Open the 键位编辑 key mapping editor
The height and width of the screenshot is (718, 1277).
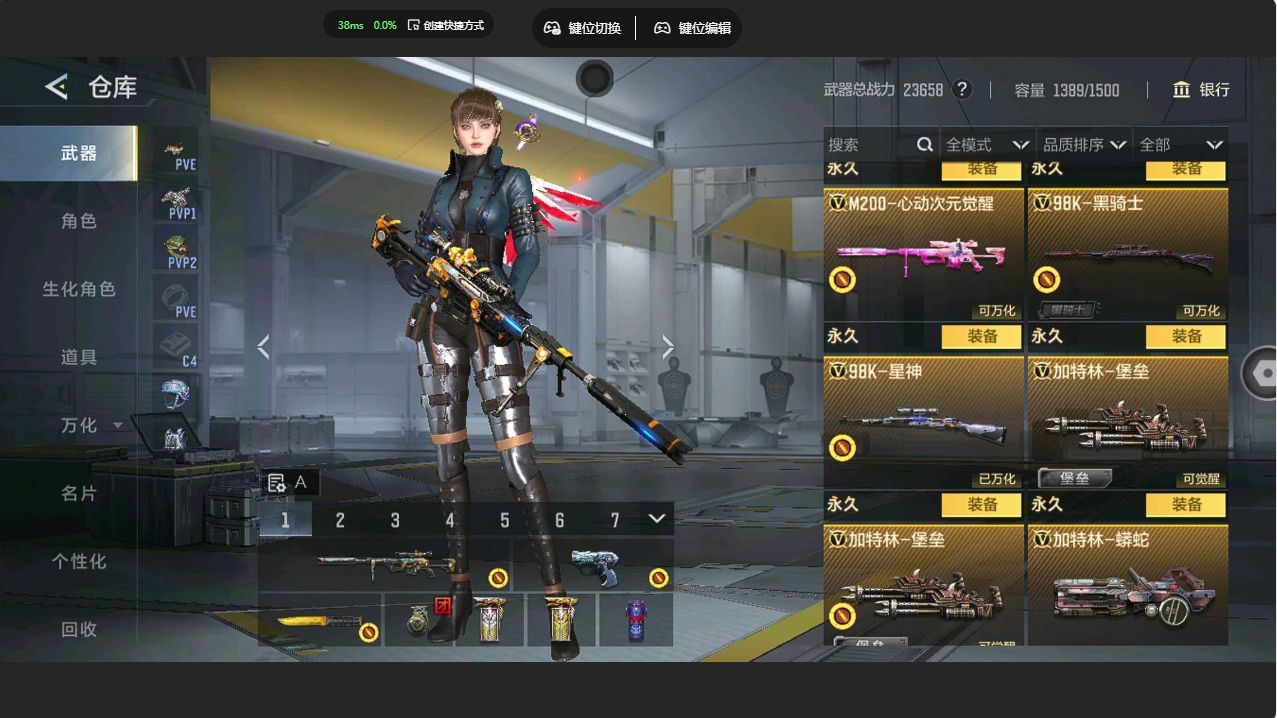(692, 28)
